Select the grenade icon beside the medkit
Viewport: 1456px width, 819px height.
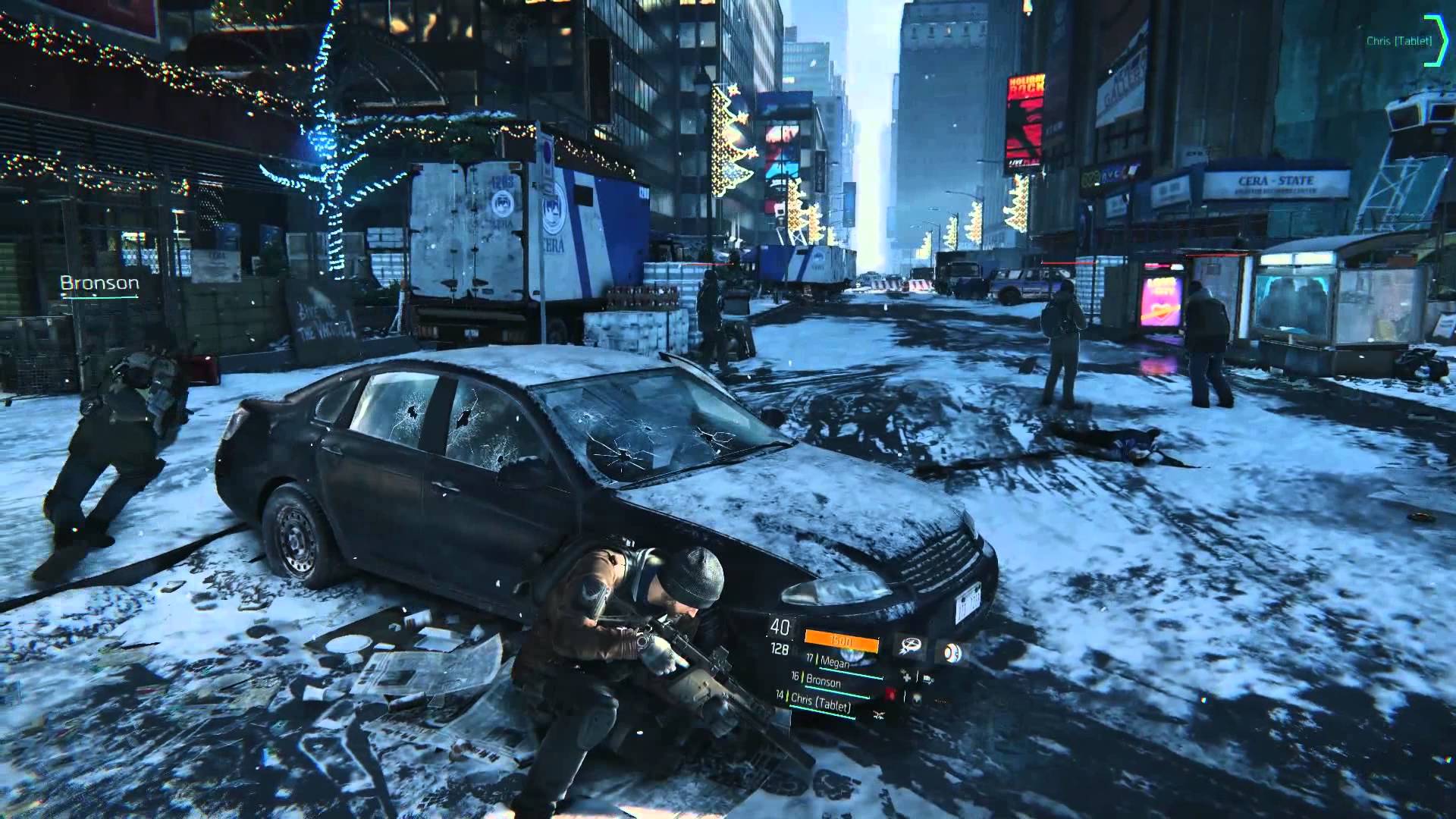pos(927,679)
